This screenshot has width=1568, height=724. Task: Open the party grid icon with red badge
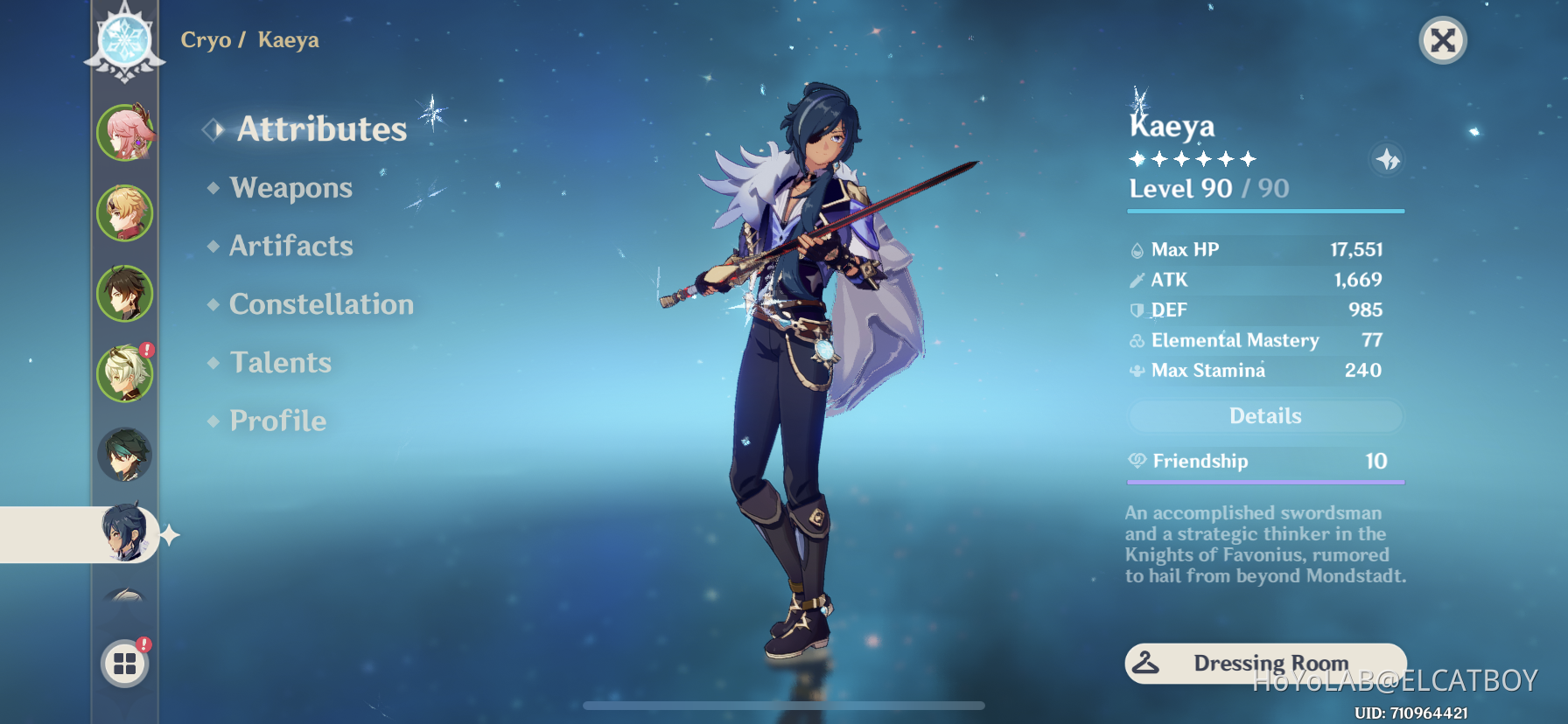click(125, 663)
